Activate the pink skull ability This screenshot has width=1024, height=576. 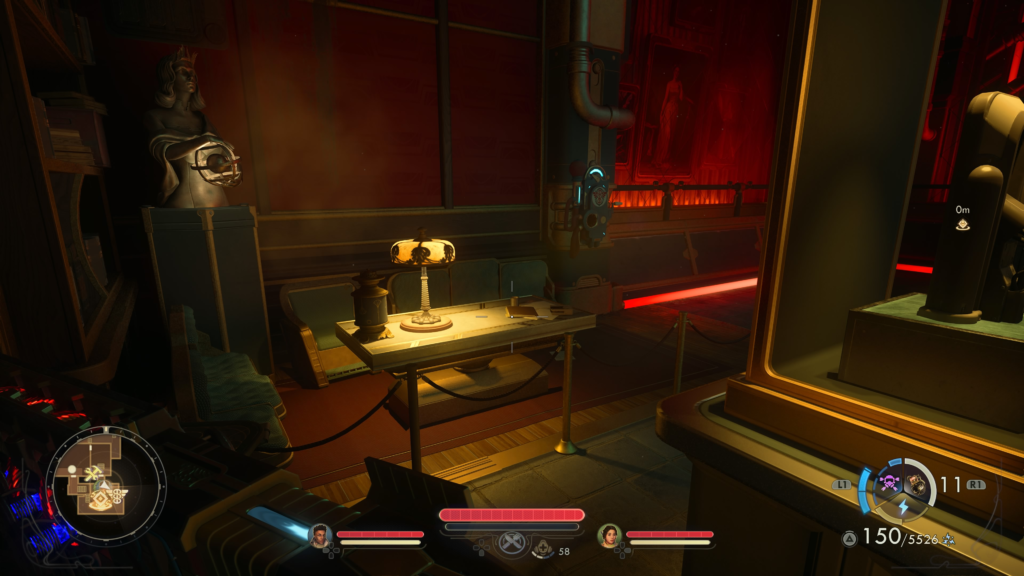pyautogui.click(x=887, y=484)
